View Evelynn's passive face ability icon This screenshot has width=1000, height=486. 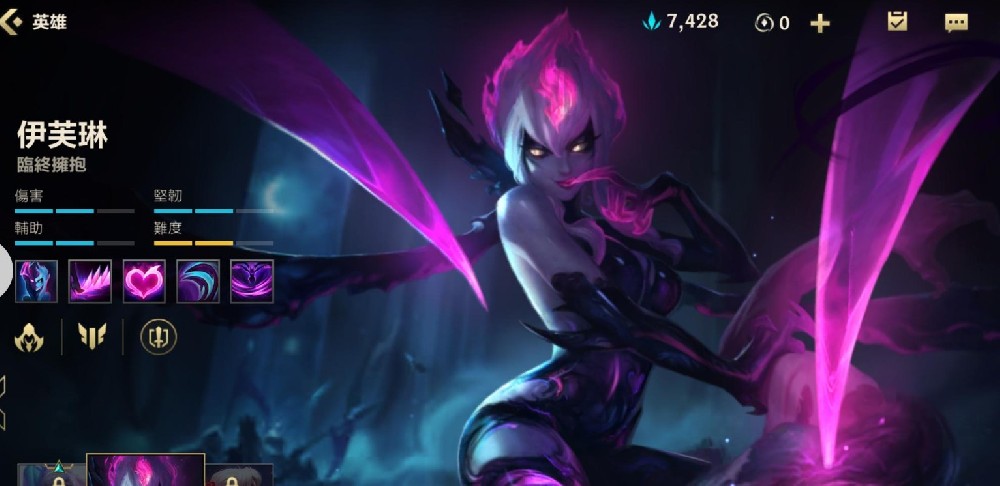coord(36,281)
